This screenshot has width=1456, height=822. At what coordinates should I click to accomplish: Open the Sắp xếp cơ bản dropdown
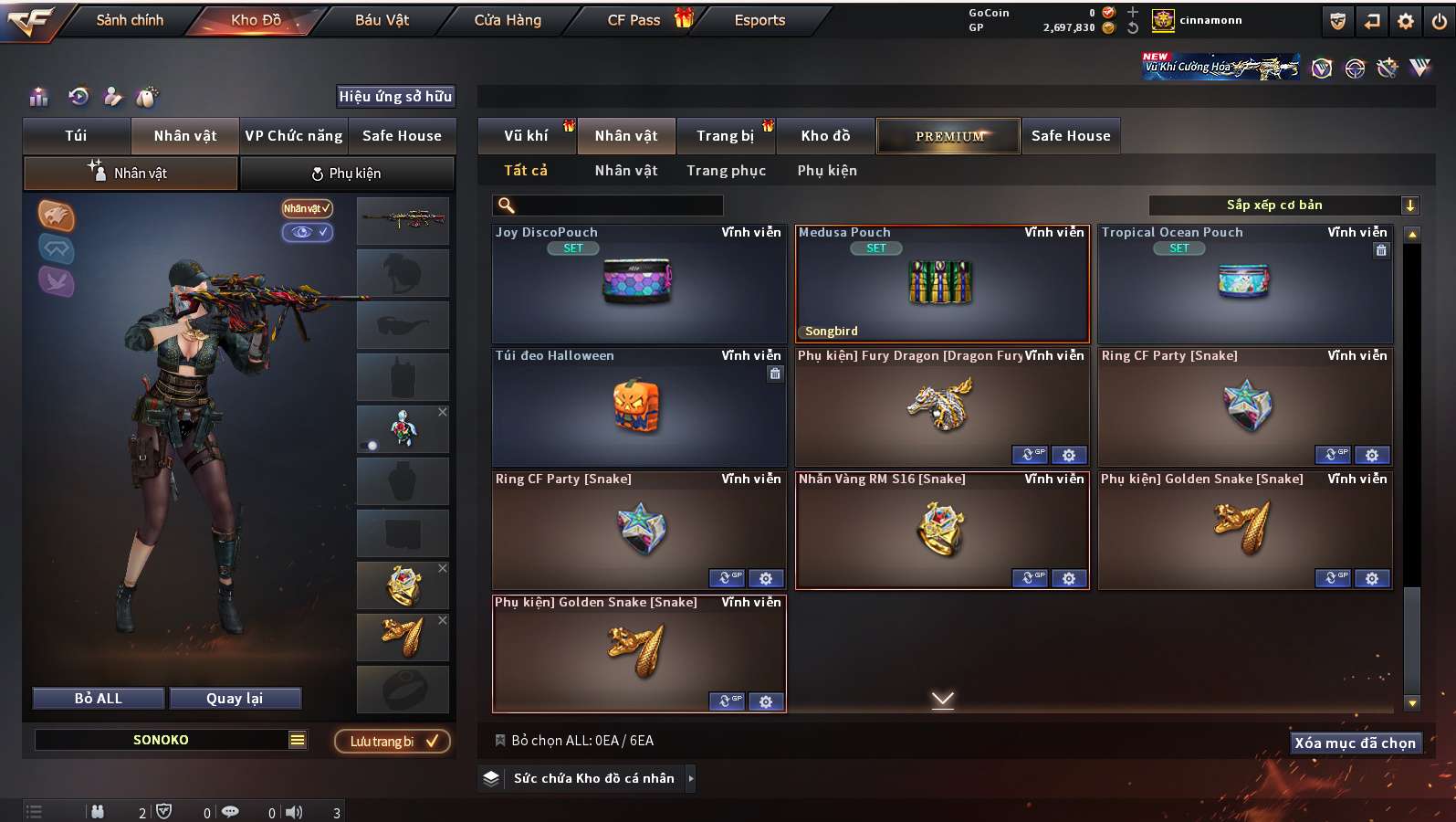[x=1283, y=205]
